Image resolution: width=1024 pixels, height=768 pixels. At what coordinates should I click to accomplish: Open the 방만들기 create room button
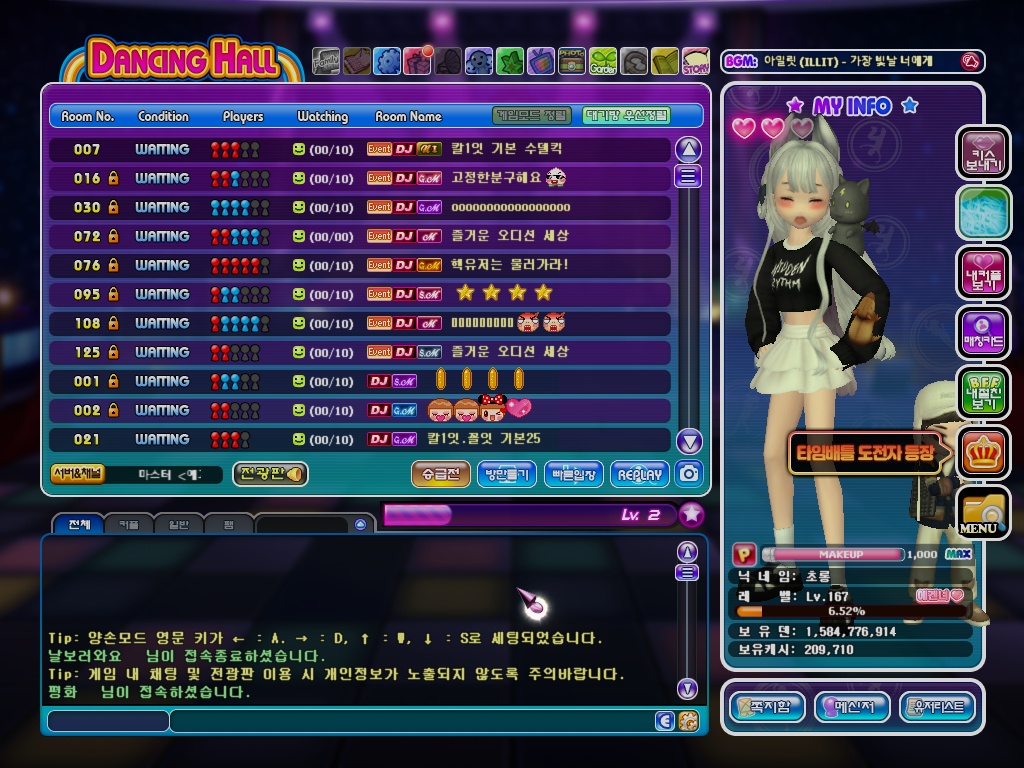click(x=507, y=474)
